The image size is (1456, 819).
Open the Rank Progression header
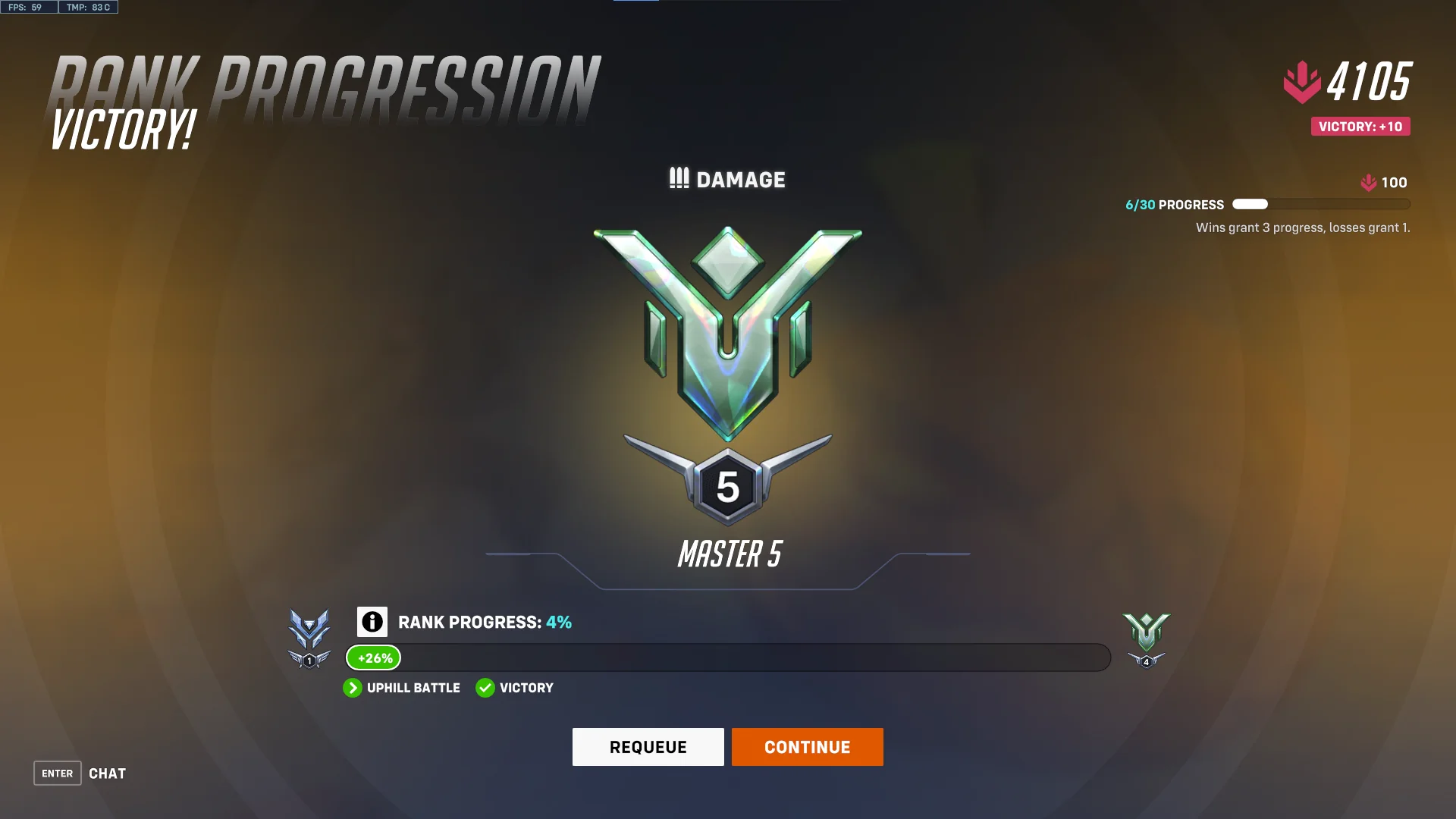[x=318, y=80]
